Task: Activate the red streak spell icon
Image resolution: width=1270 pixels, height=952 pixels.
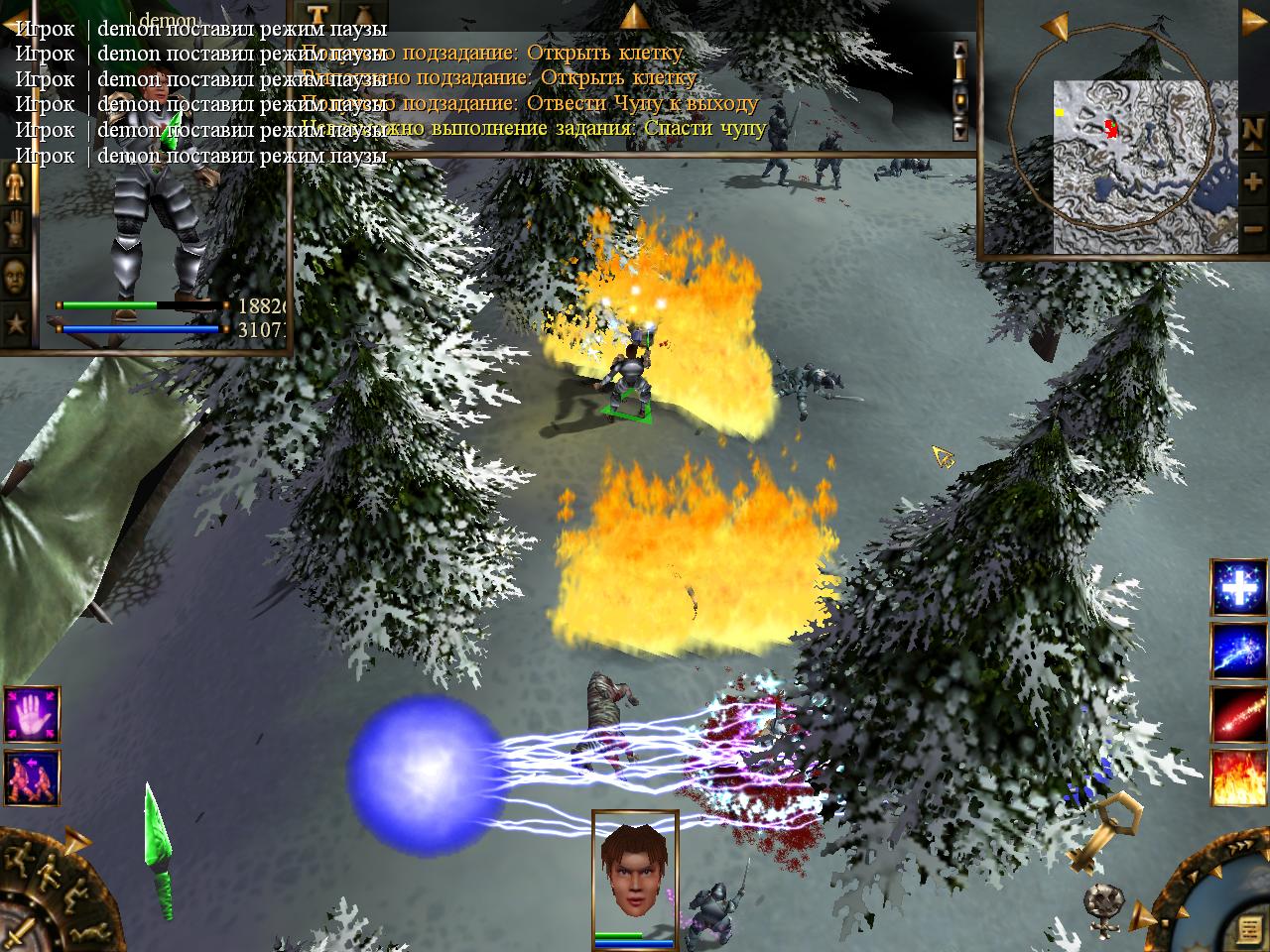Action: 1238,714
